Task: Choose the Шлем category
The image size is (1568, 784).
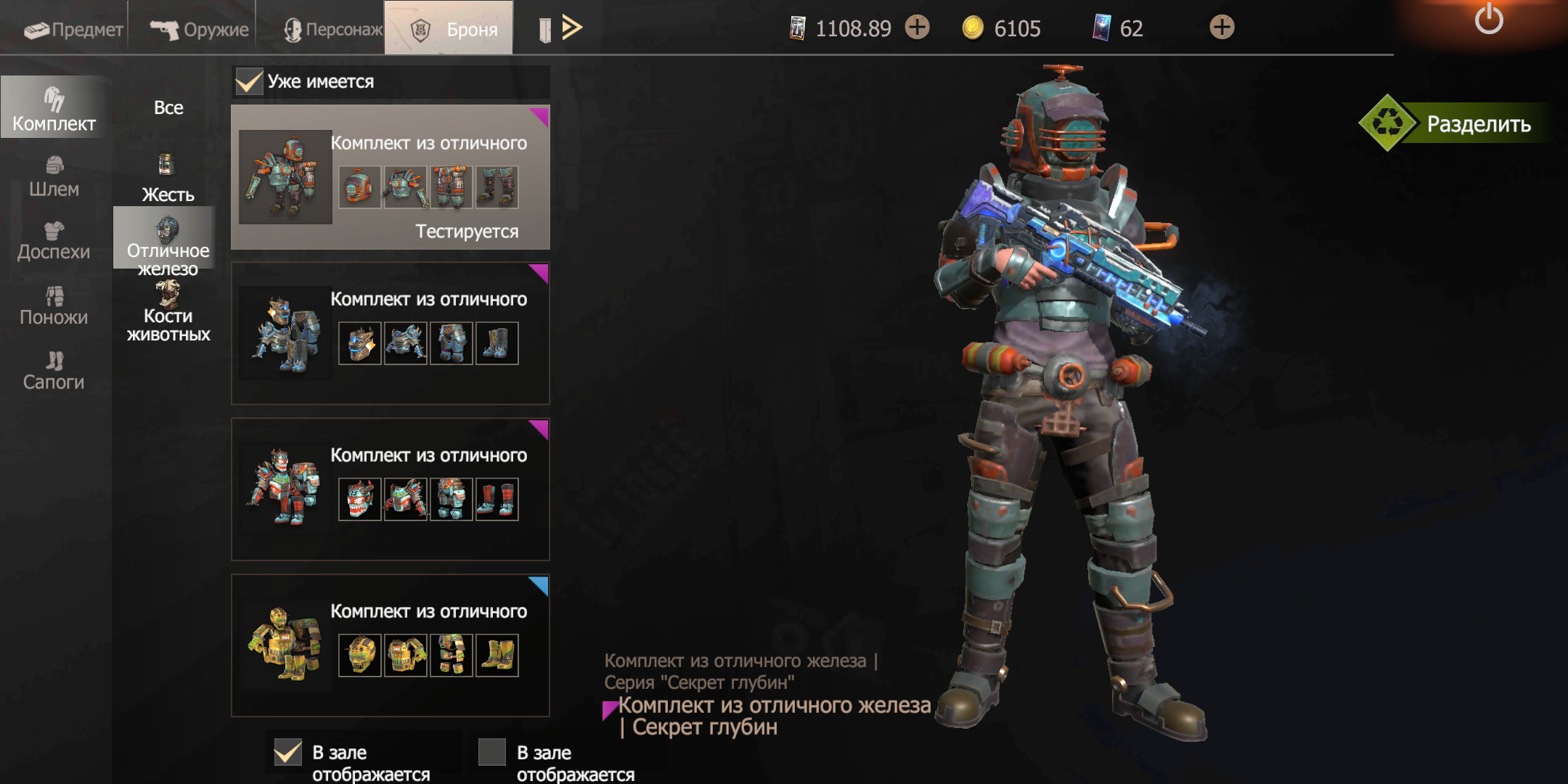Action: tap(54, 177)
